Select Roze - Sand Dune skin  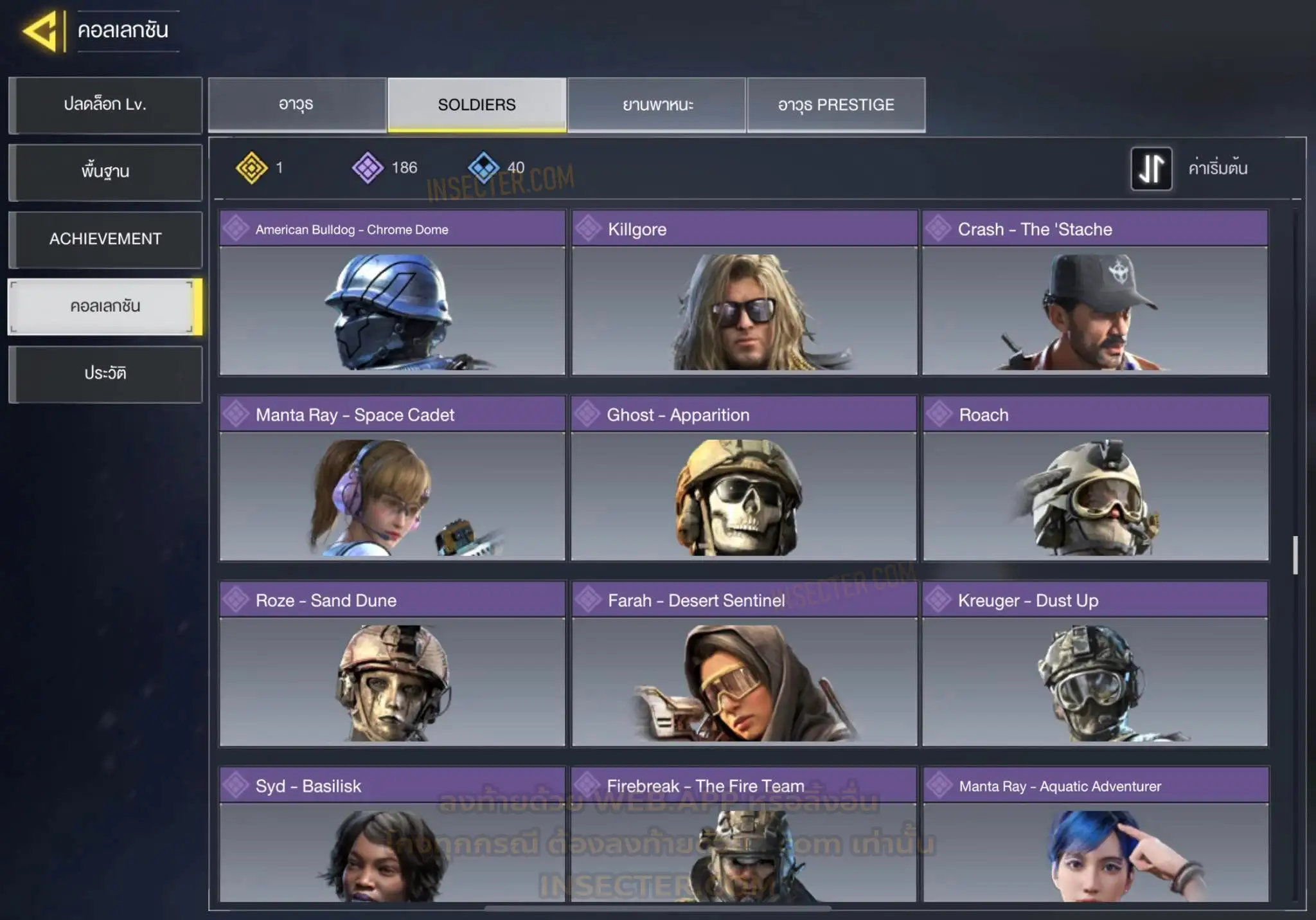click(392, 664)
